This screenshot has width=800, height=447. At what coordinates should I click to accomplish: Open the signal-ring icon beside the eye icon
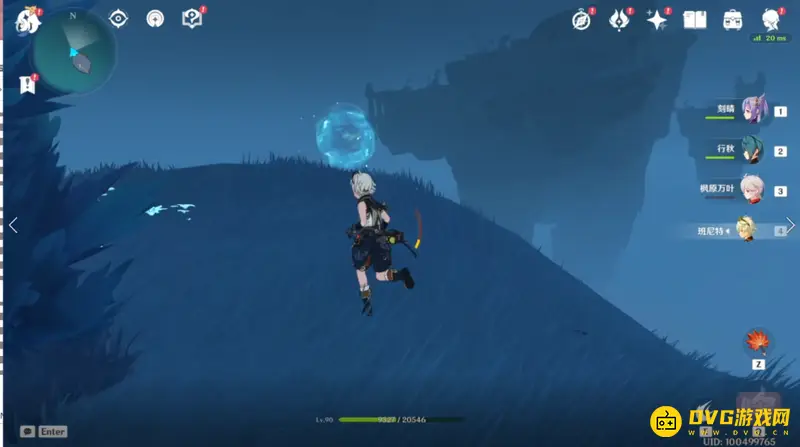(x=154, y=18)
